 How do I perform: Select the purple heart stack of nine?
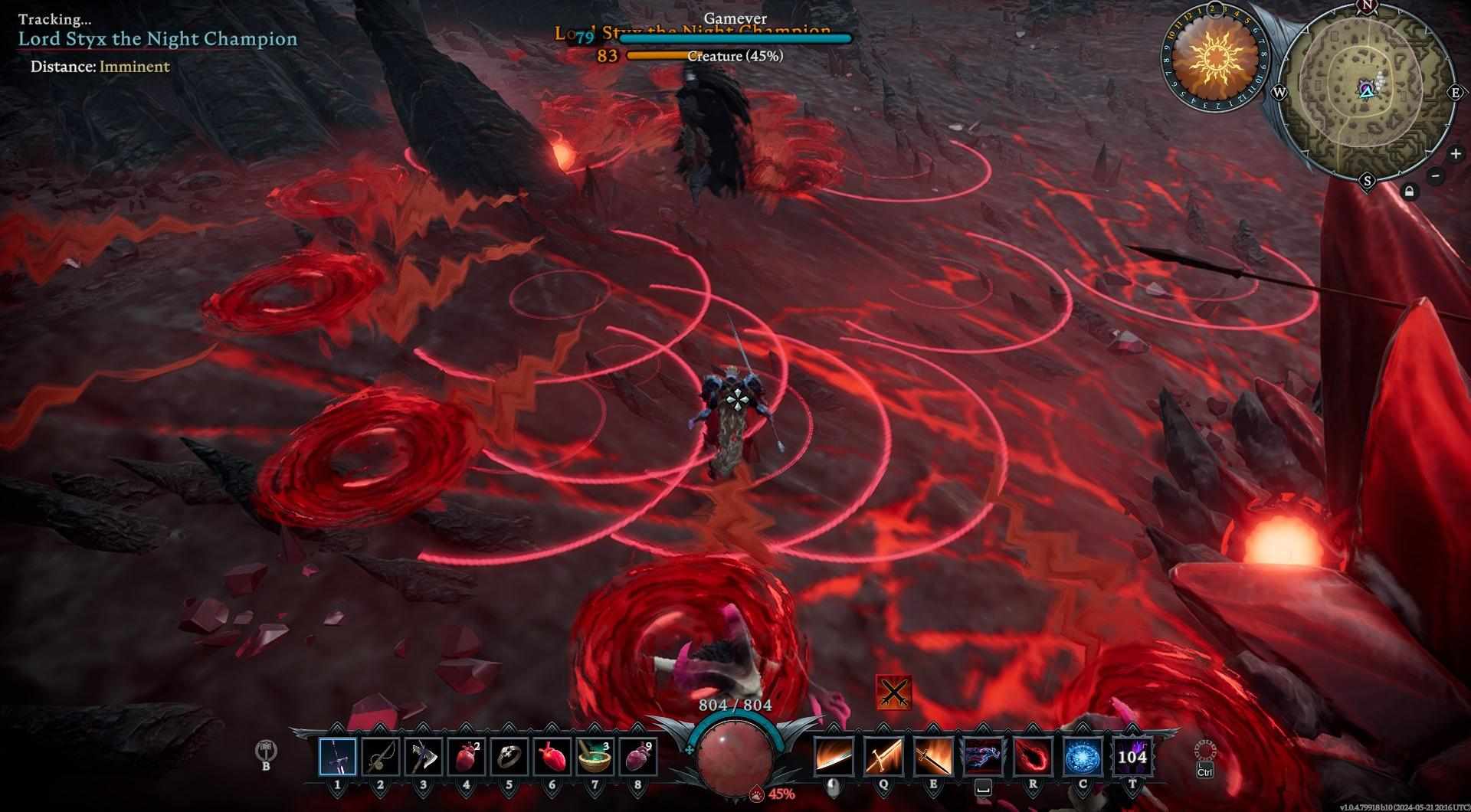(x=637, y=756)
